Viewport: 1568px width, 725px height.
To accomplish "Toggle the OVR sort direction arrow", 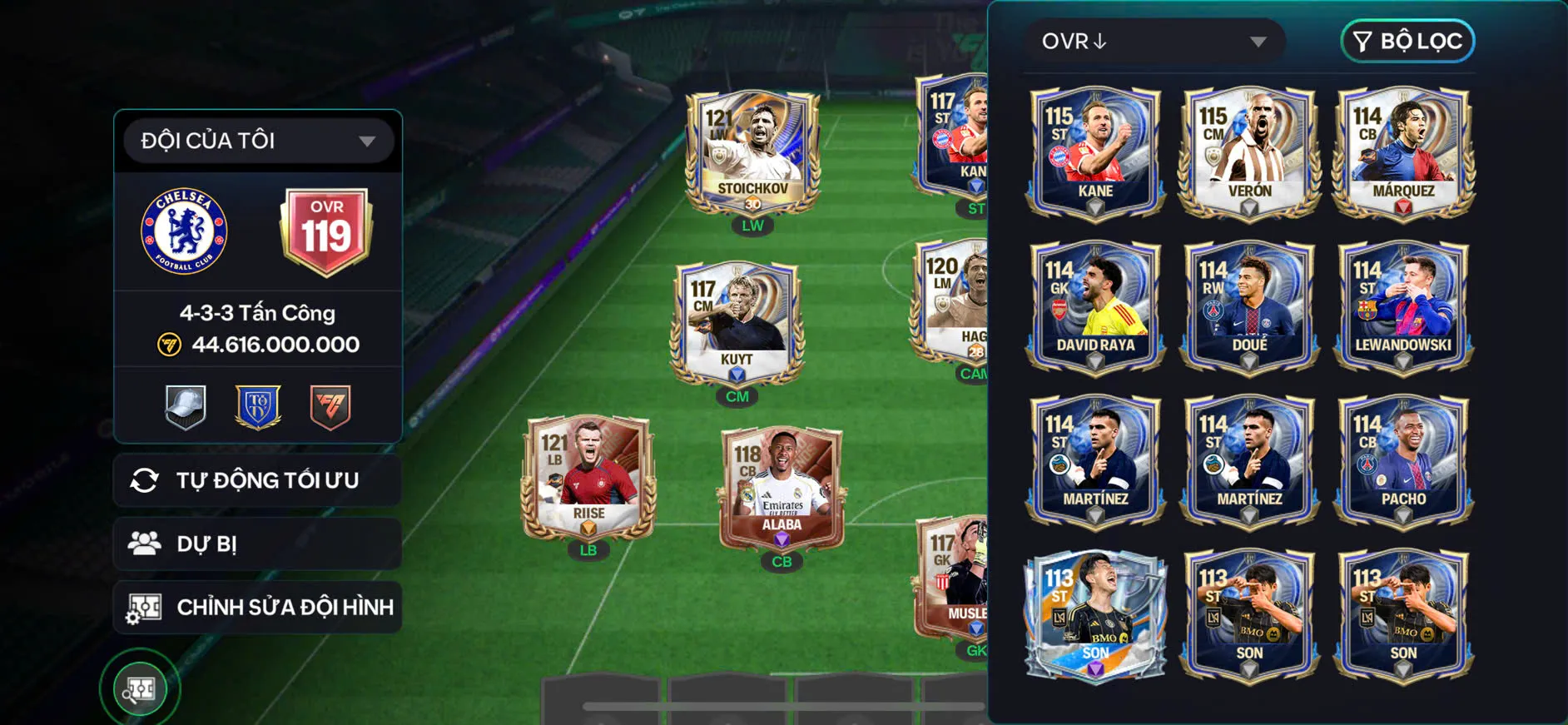I will pyautogui.click(x=1097, y=41).
